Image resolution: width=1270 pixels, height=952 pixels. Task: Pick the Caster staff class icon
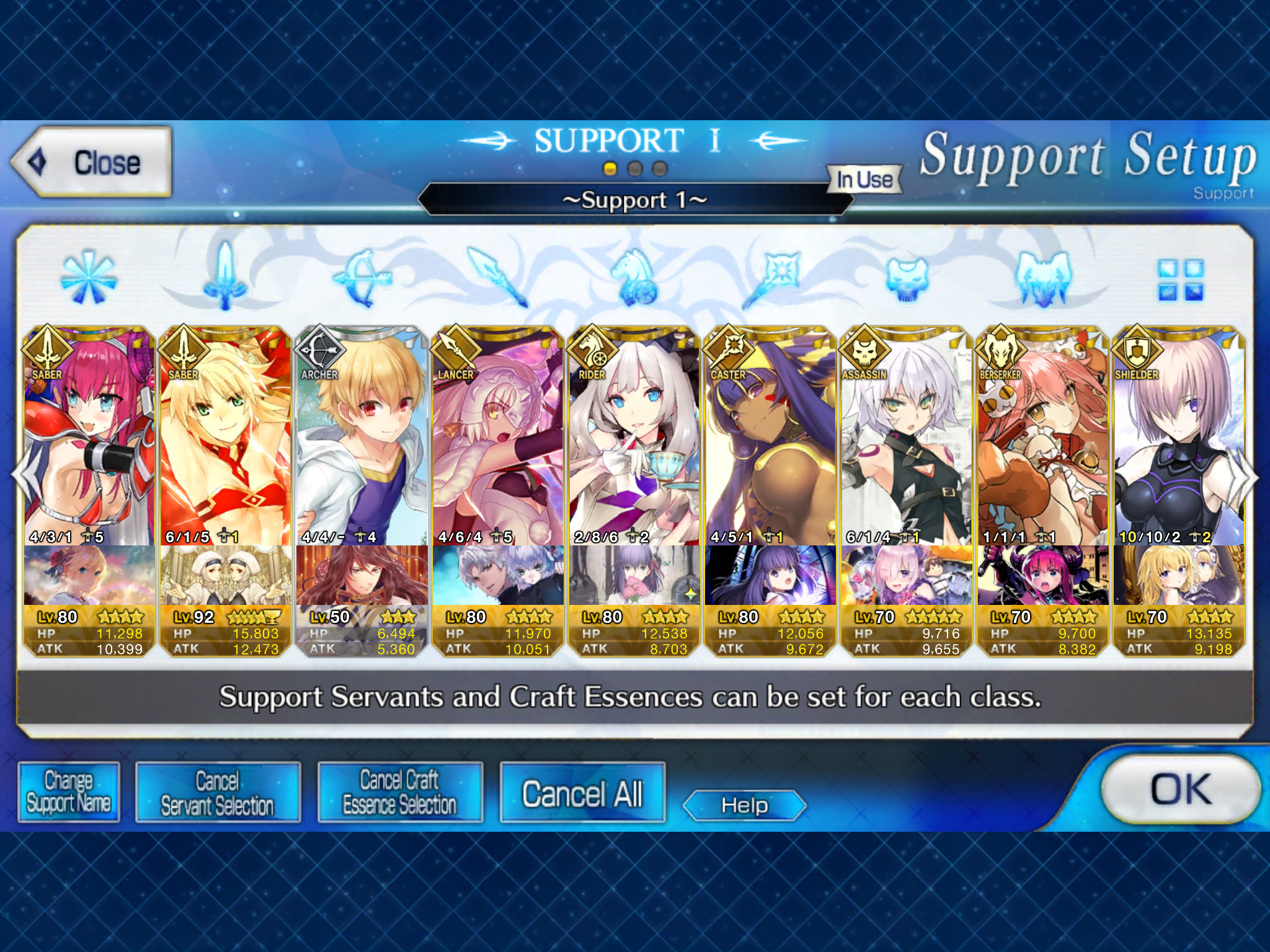click(x=771, y=276)
